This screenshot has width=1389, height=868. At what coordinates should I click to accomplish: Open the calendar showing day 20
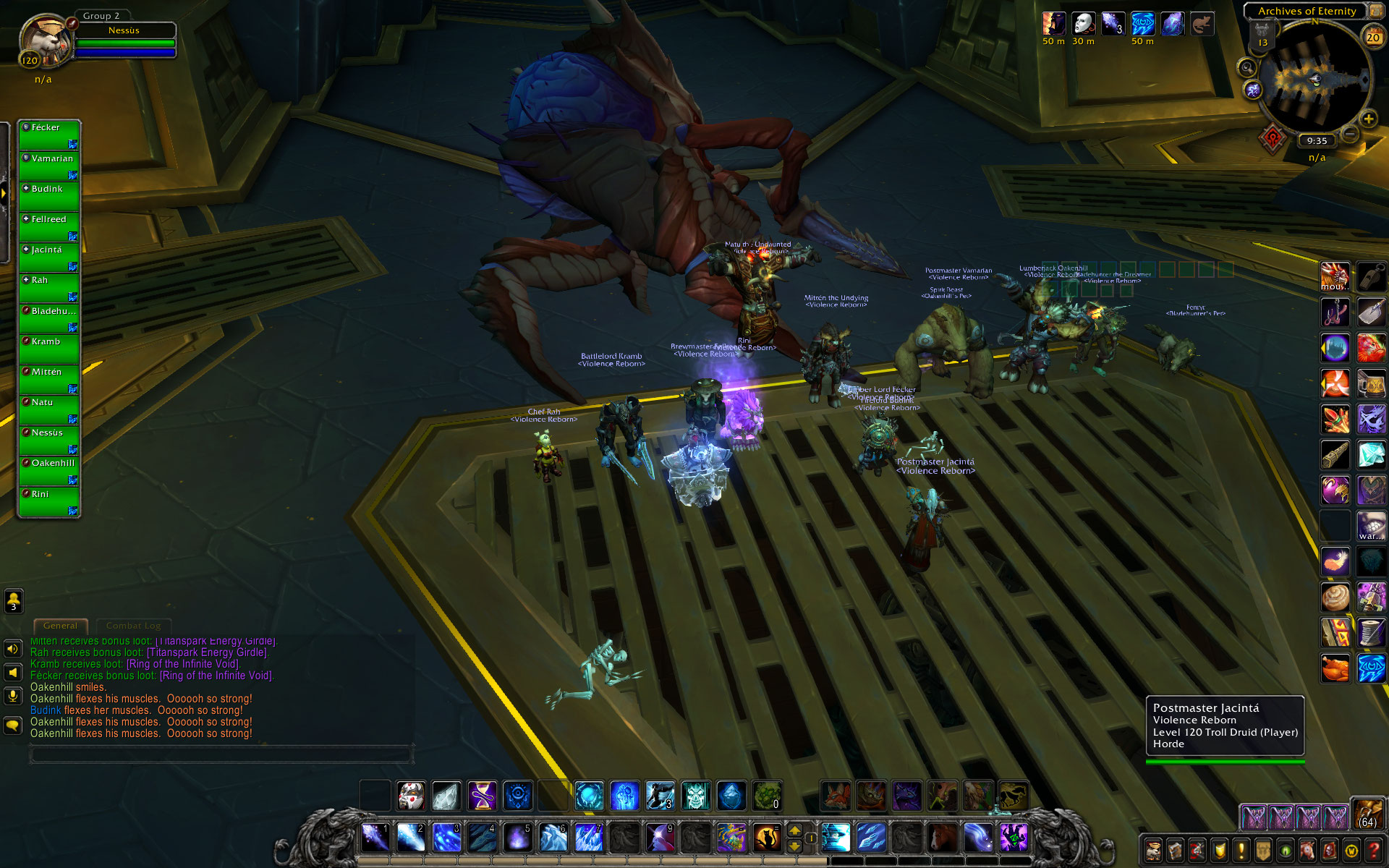[x=1372, y=36]
